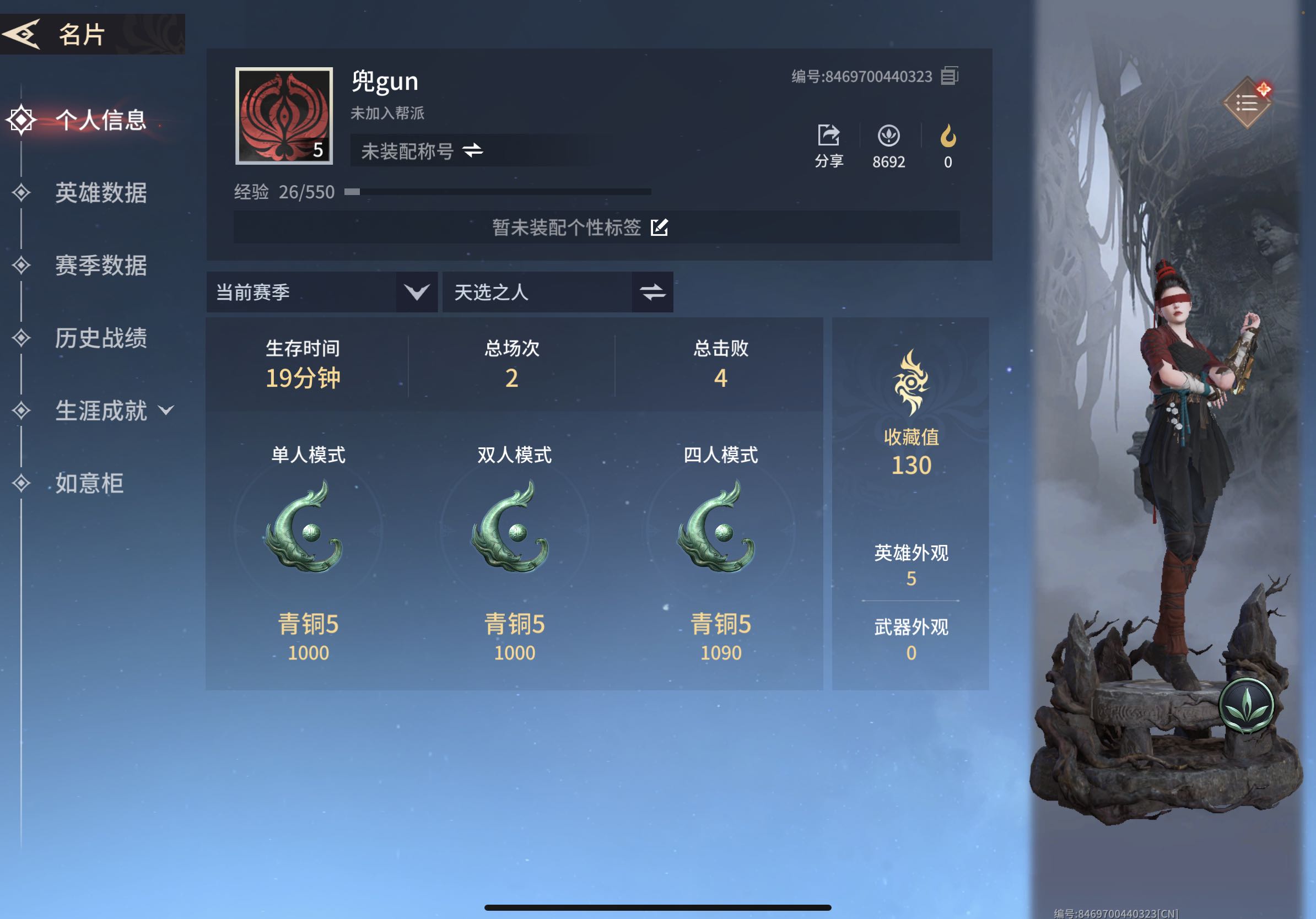This screenshot has height=919, width=1316.
Task: Select the 单人模式 rank emblem
Action: coord(308,527)
